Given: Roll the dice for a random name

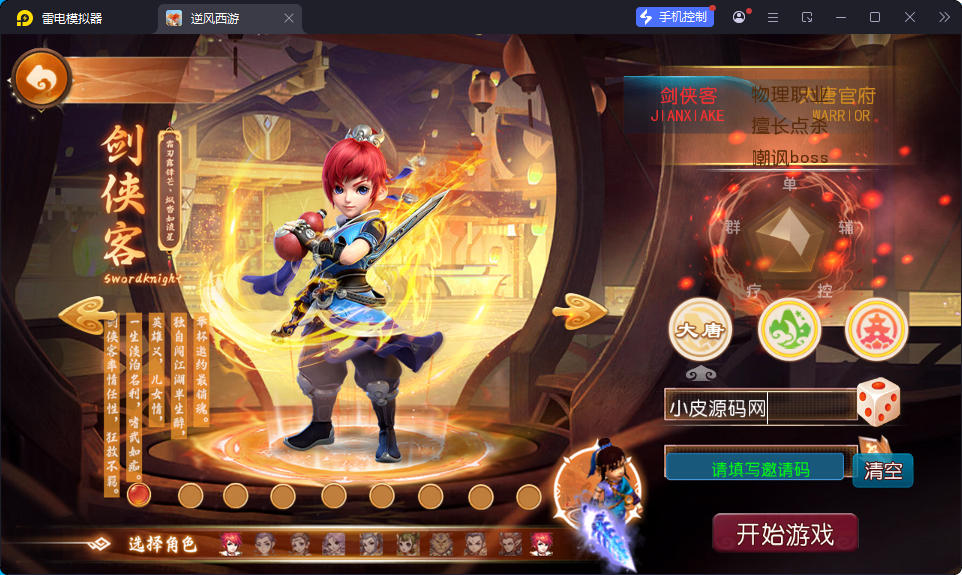Looking at the screenshot, I should 879,401.
